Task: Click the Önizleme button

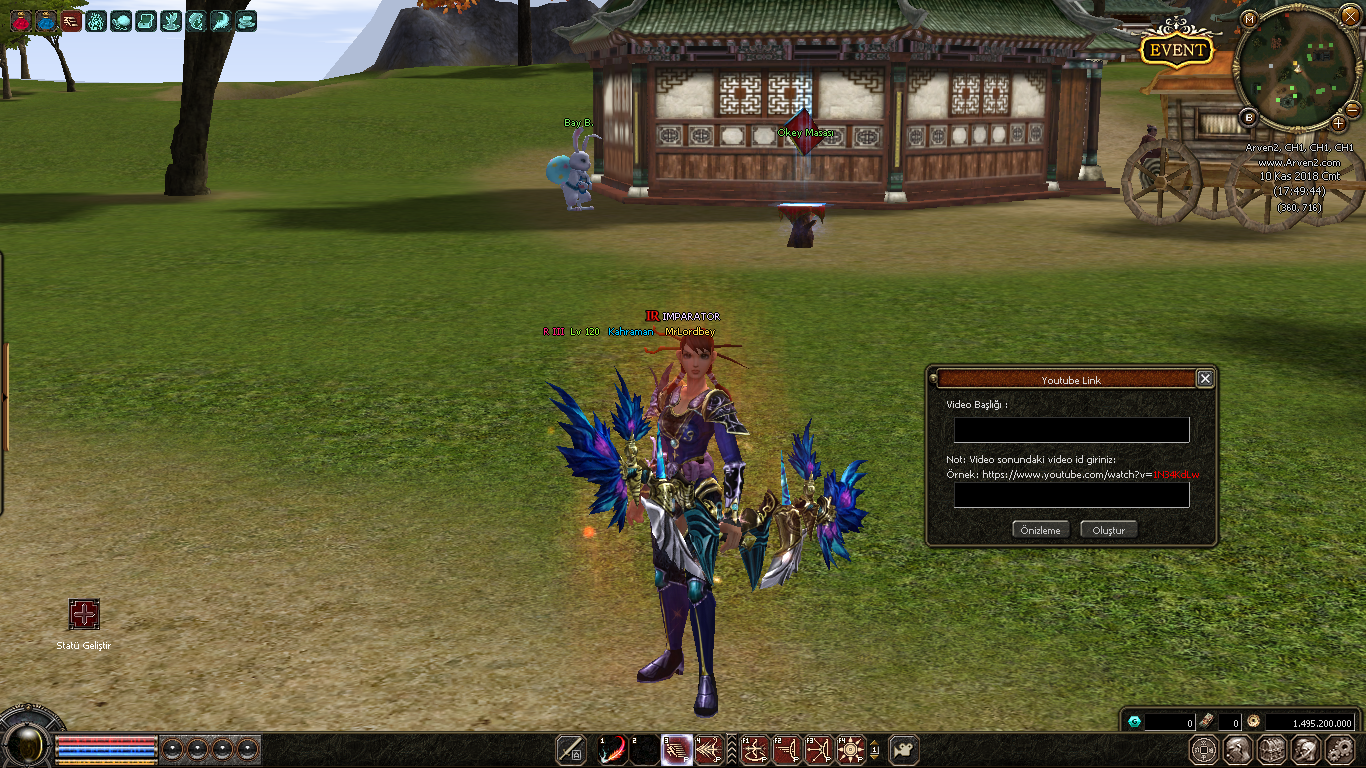Action: coord(1041,530)
